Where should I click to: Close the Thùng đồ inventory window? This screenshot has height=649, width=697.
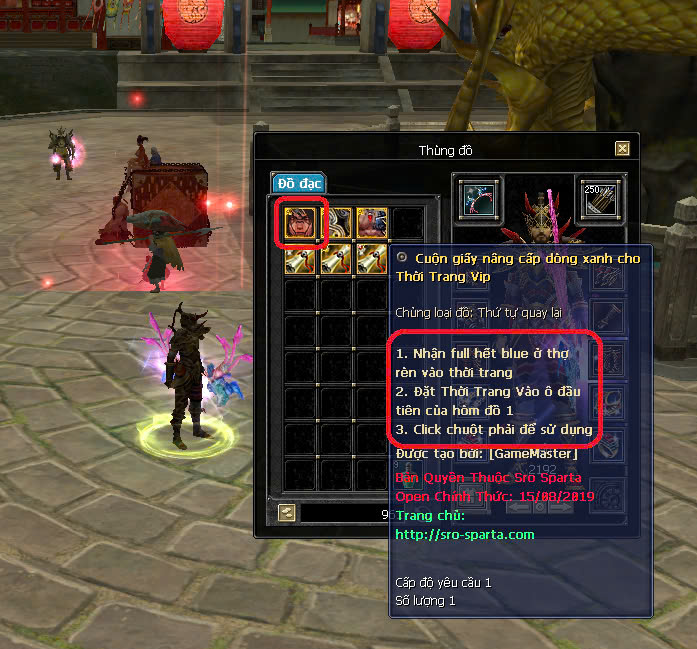[x=622, y=149]
